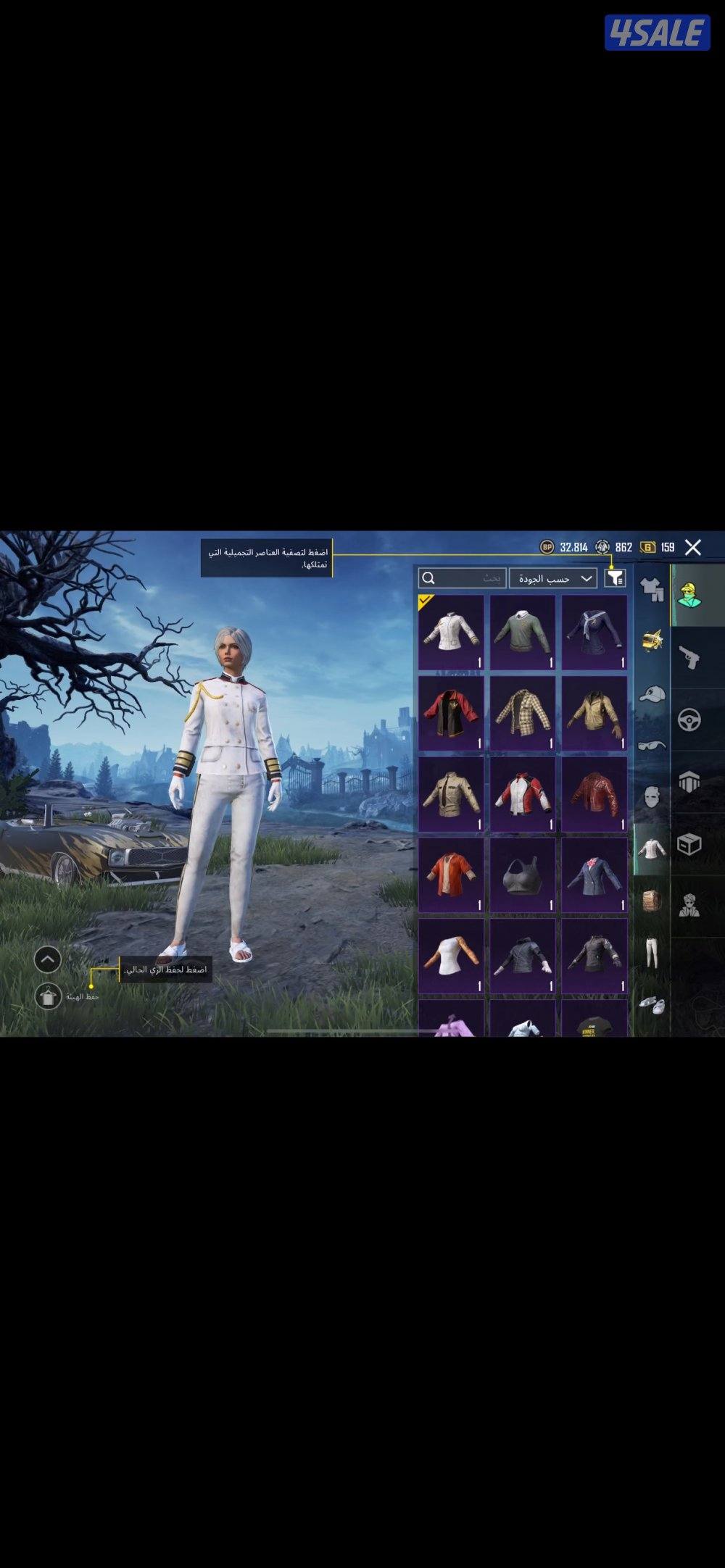This screenshot has width=725, height=1568.
Task: Open the steering wheel vehicles tab
Action: pyautogui.click(x=689, y=720)
